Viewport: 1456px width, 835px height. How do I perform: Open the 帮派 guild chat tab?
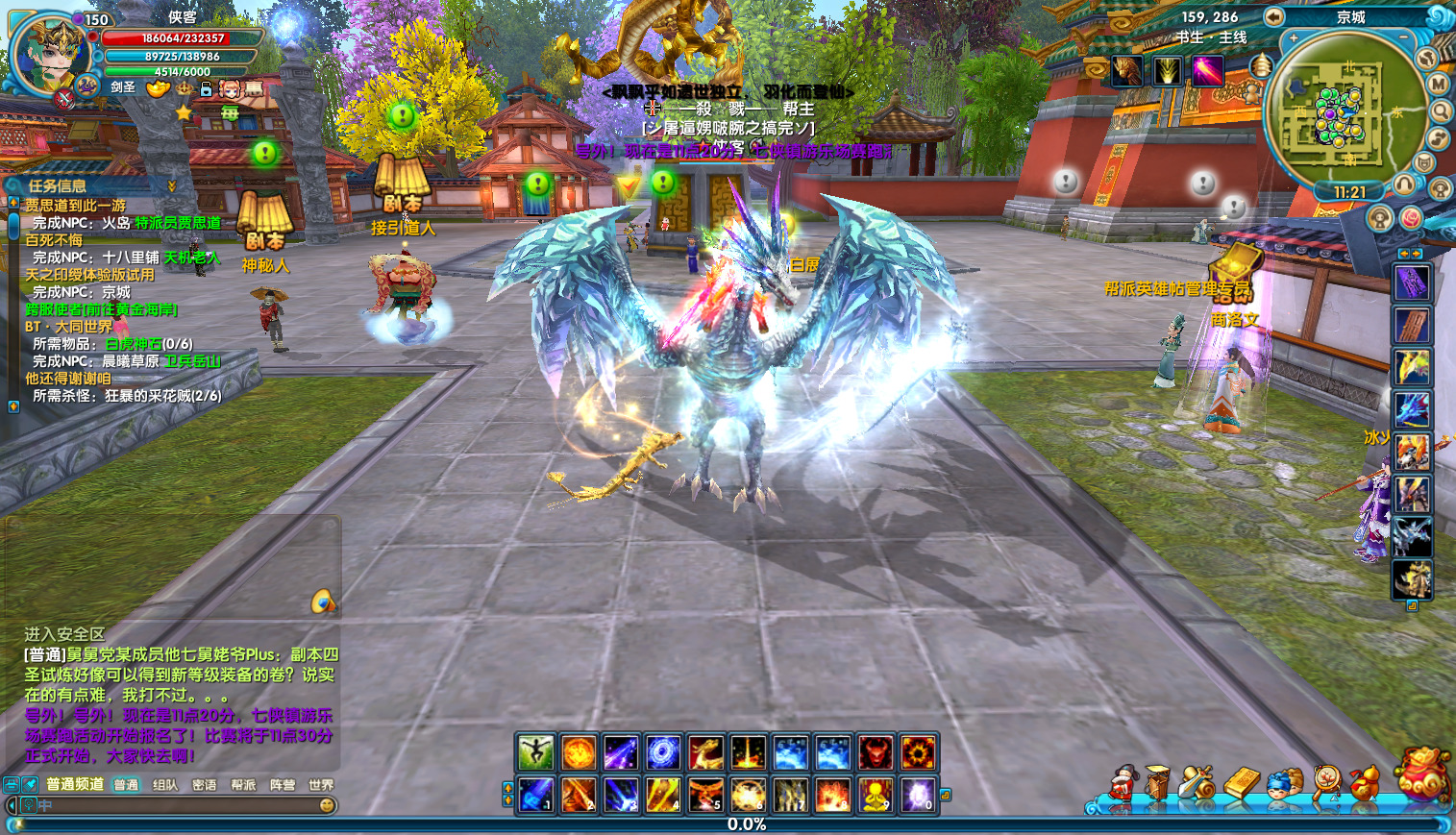click(x=243, y=785)
